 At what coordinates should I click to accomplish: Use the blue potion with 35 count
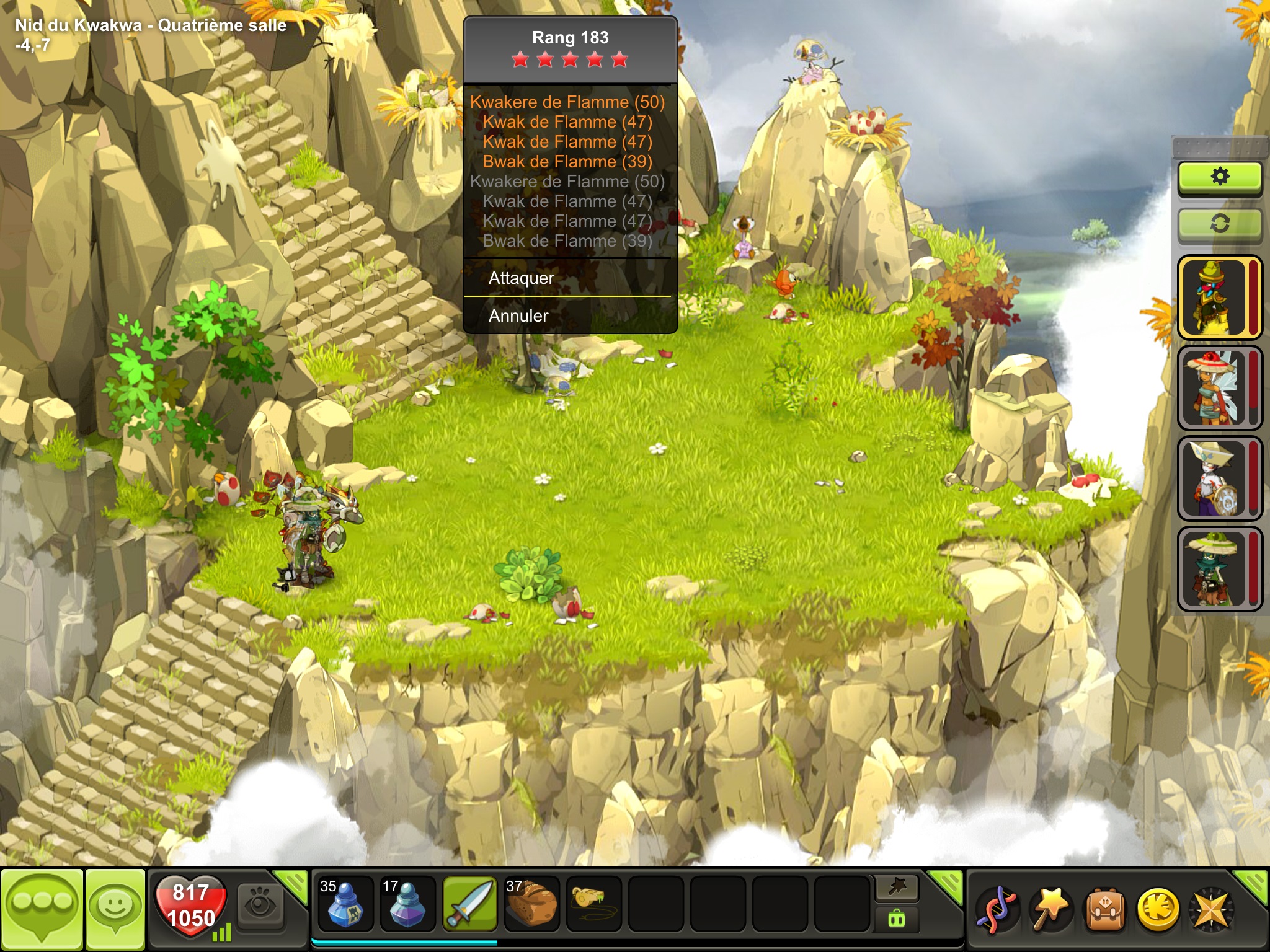tap(345, 904)
